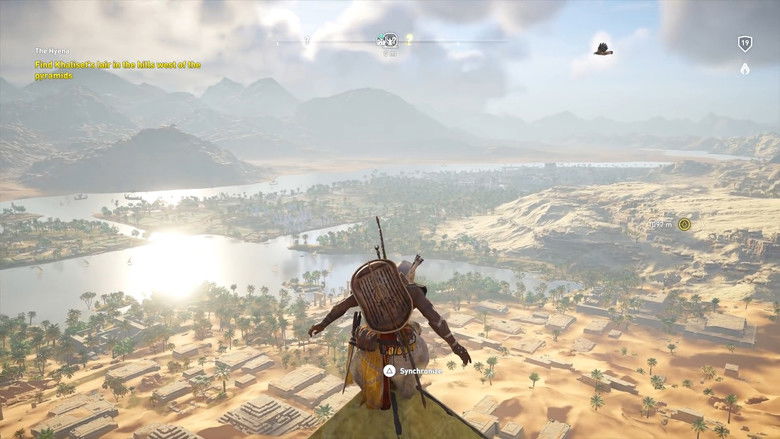Select the flame icon below the level badge

(744, 69)
